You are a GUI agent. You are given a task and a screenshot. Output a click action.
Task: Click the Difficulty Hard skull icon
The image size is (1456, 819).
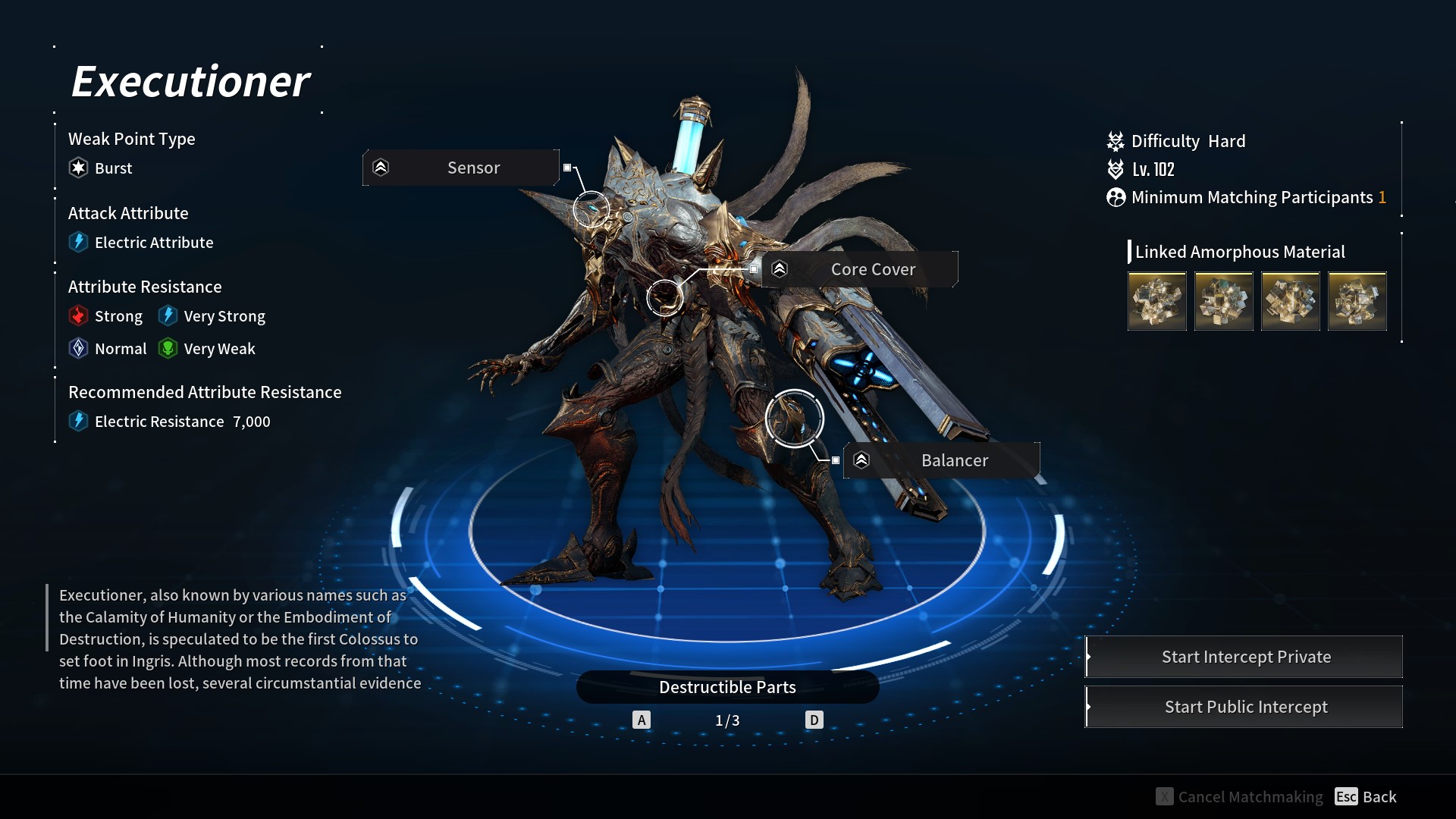[x=1115, y=141]
